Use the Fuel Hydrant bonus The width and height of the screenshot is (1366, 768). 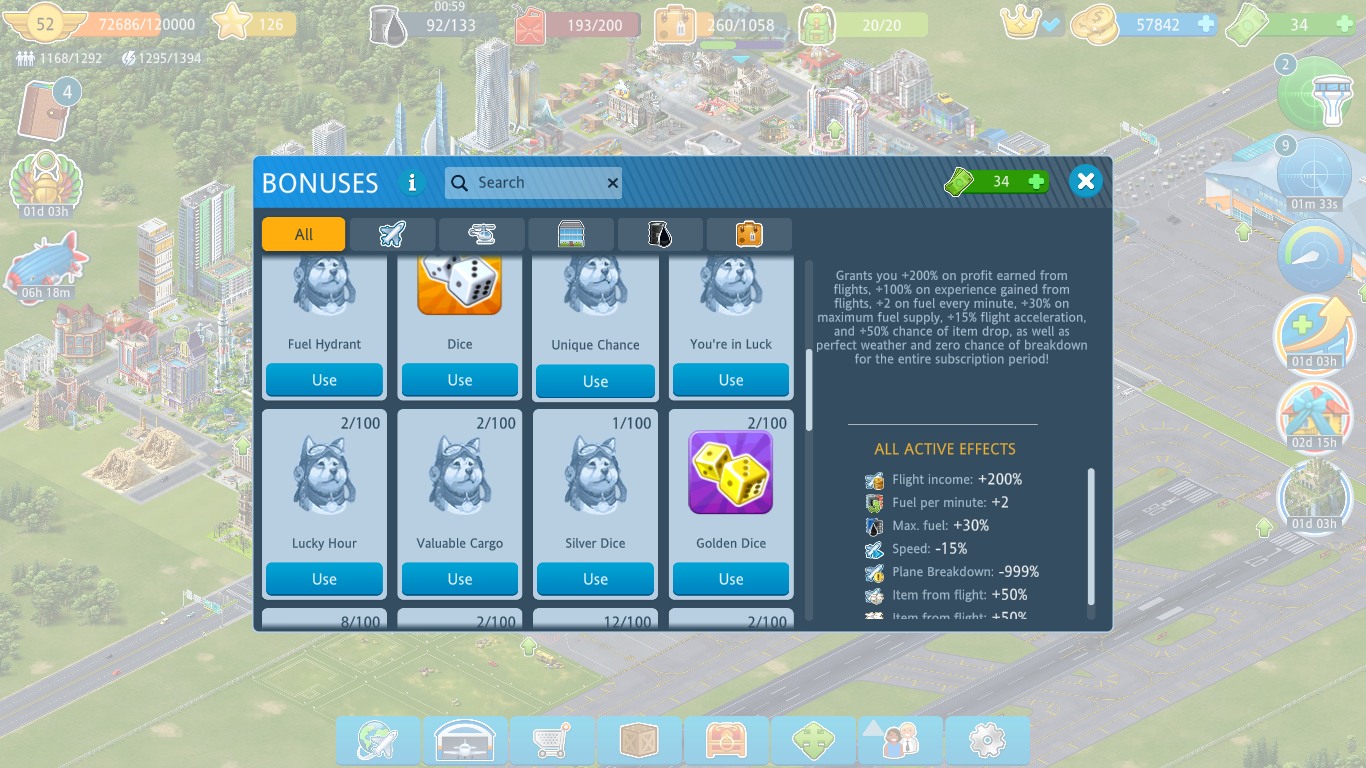324,380
